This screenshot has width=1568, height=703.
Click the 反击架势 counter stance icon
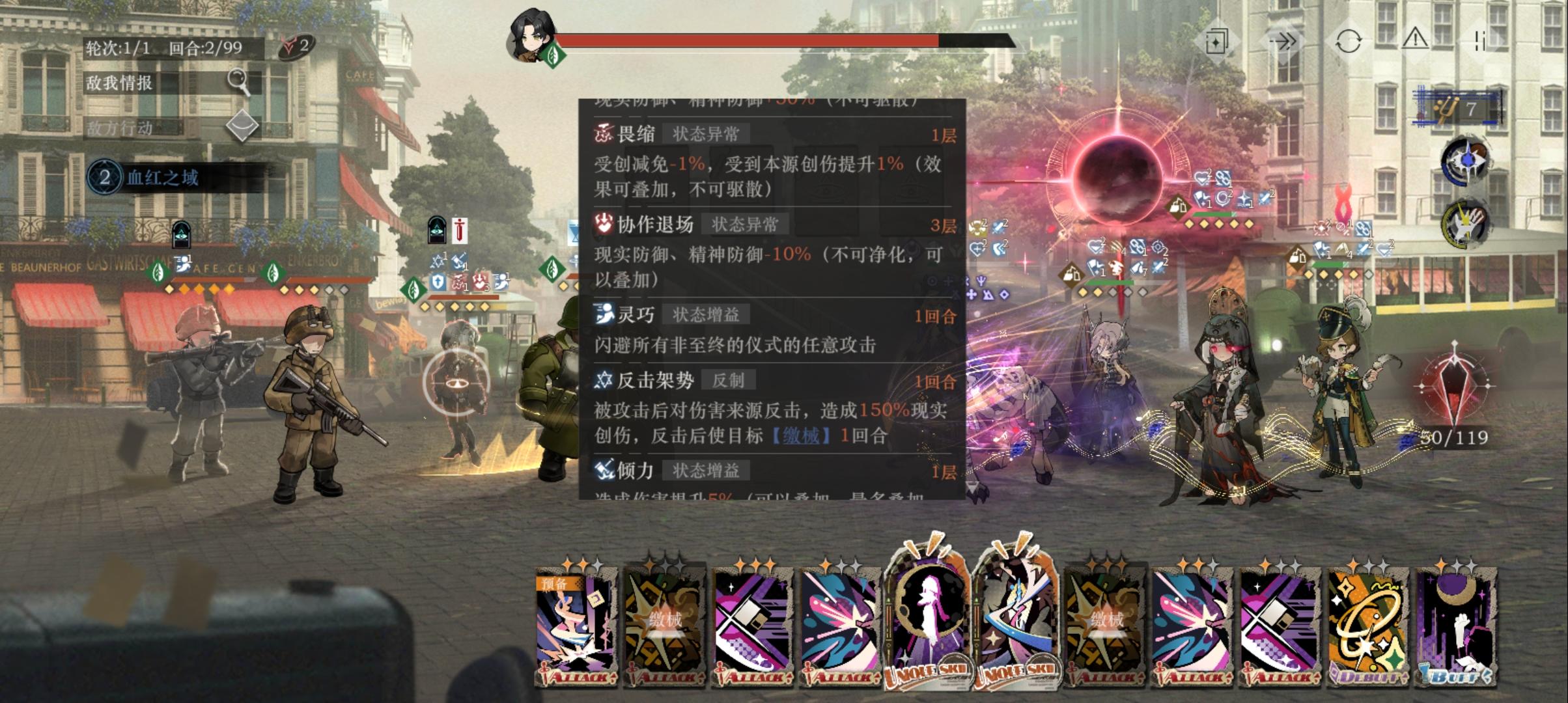pos(605,378)
